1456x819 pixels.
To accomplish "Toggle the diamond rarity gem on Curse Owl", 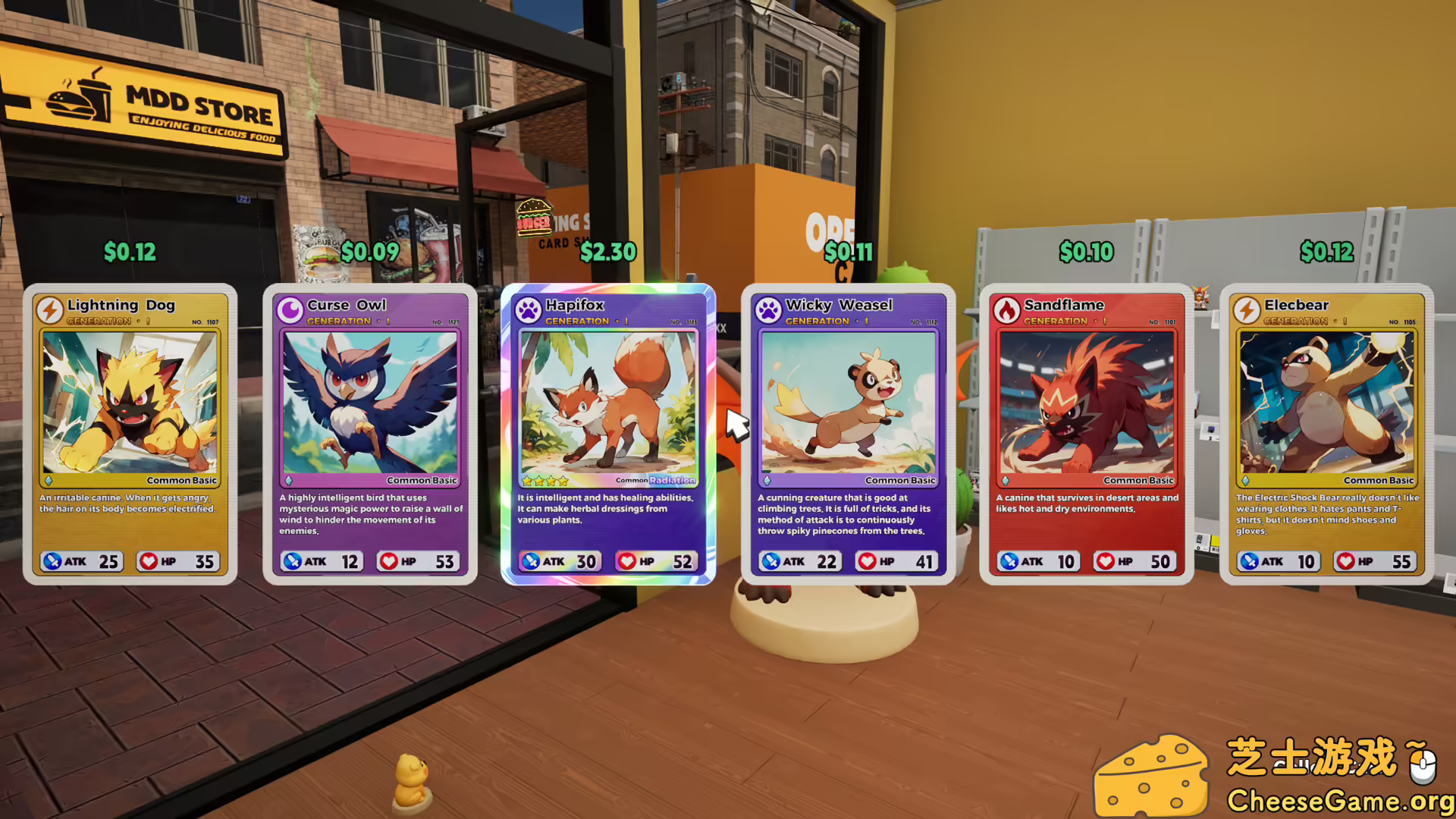I will click(x=289, y=480).
